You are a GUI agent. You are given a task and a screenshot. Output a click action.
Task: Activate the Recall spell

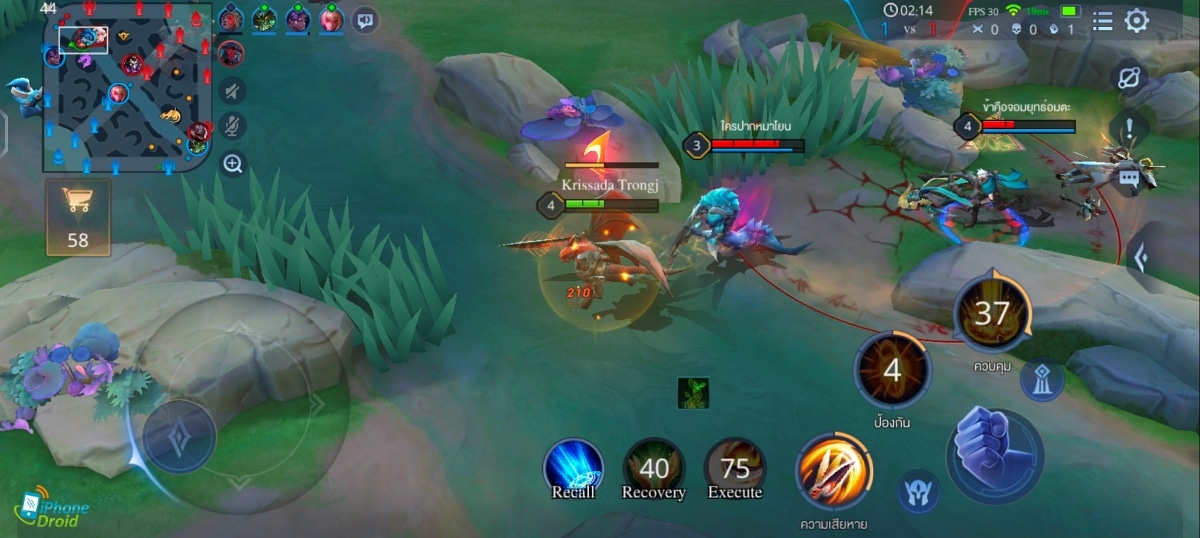[573, 469]
